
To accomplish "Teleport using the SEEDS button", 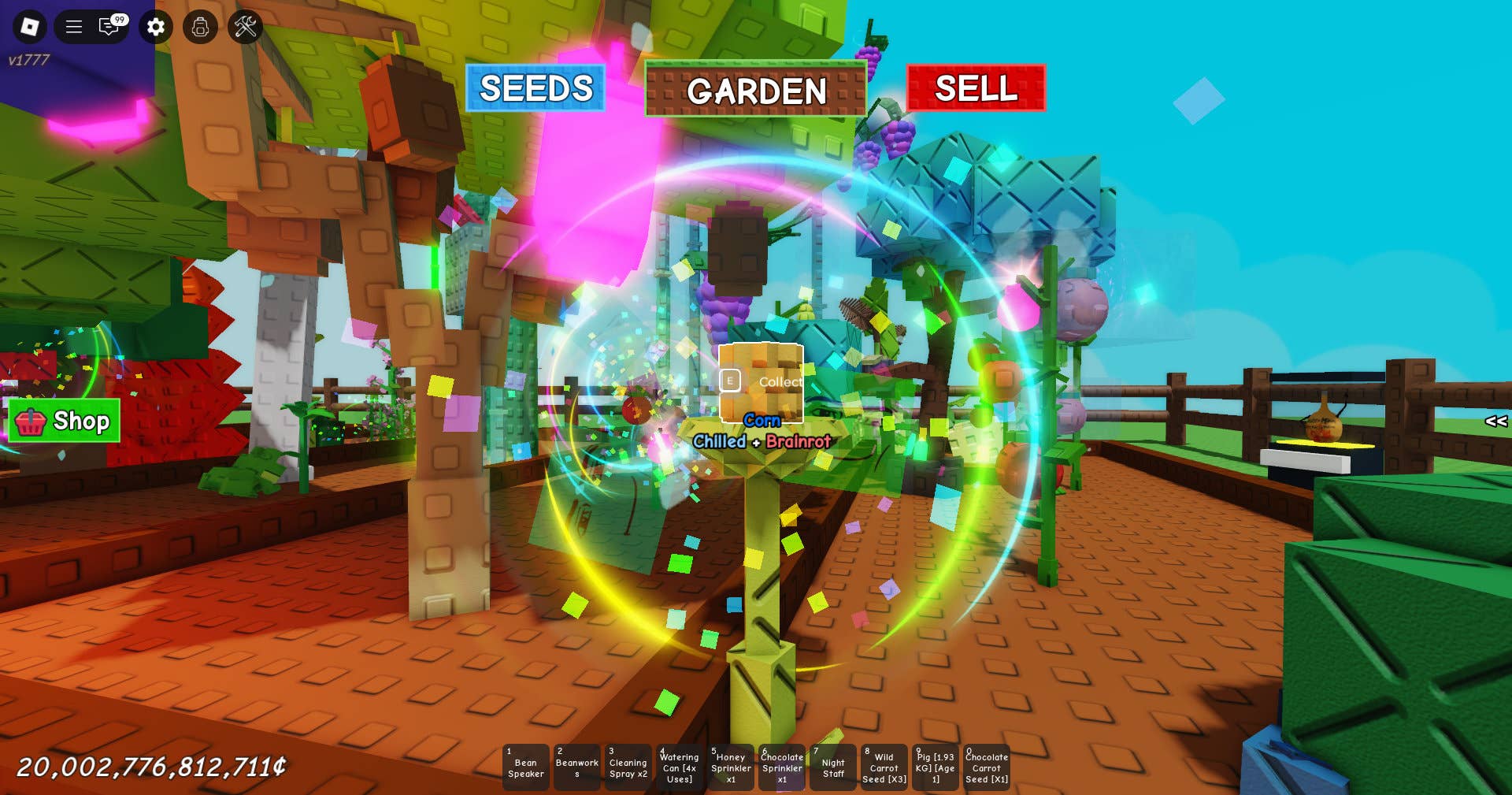I will pos(535,88).
